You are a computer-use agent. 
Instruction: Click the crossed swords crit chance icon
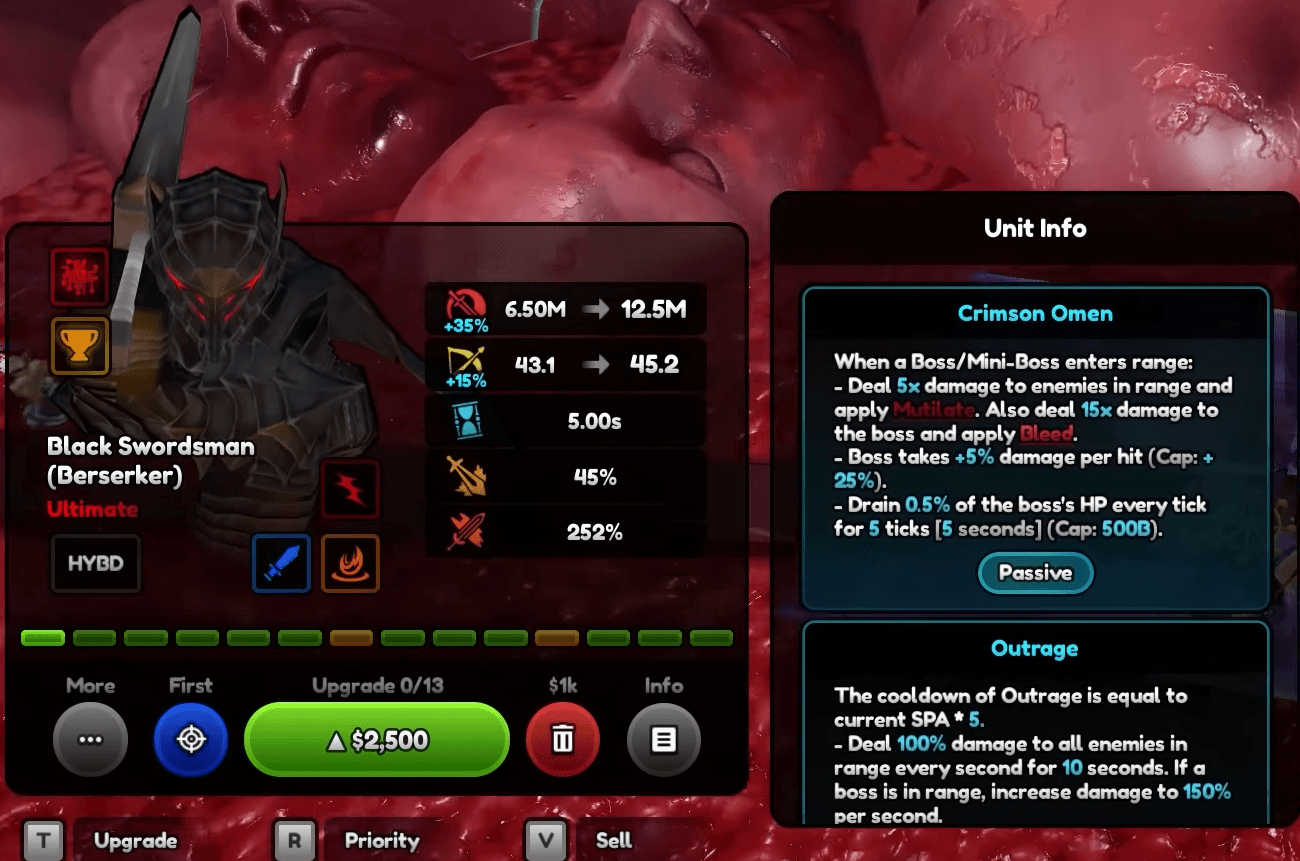(466, 476)
